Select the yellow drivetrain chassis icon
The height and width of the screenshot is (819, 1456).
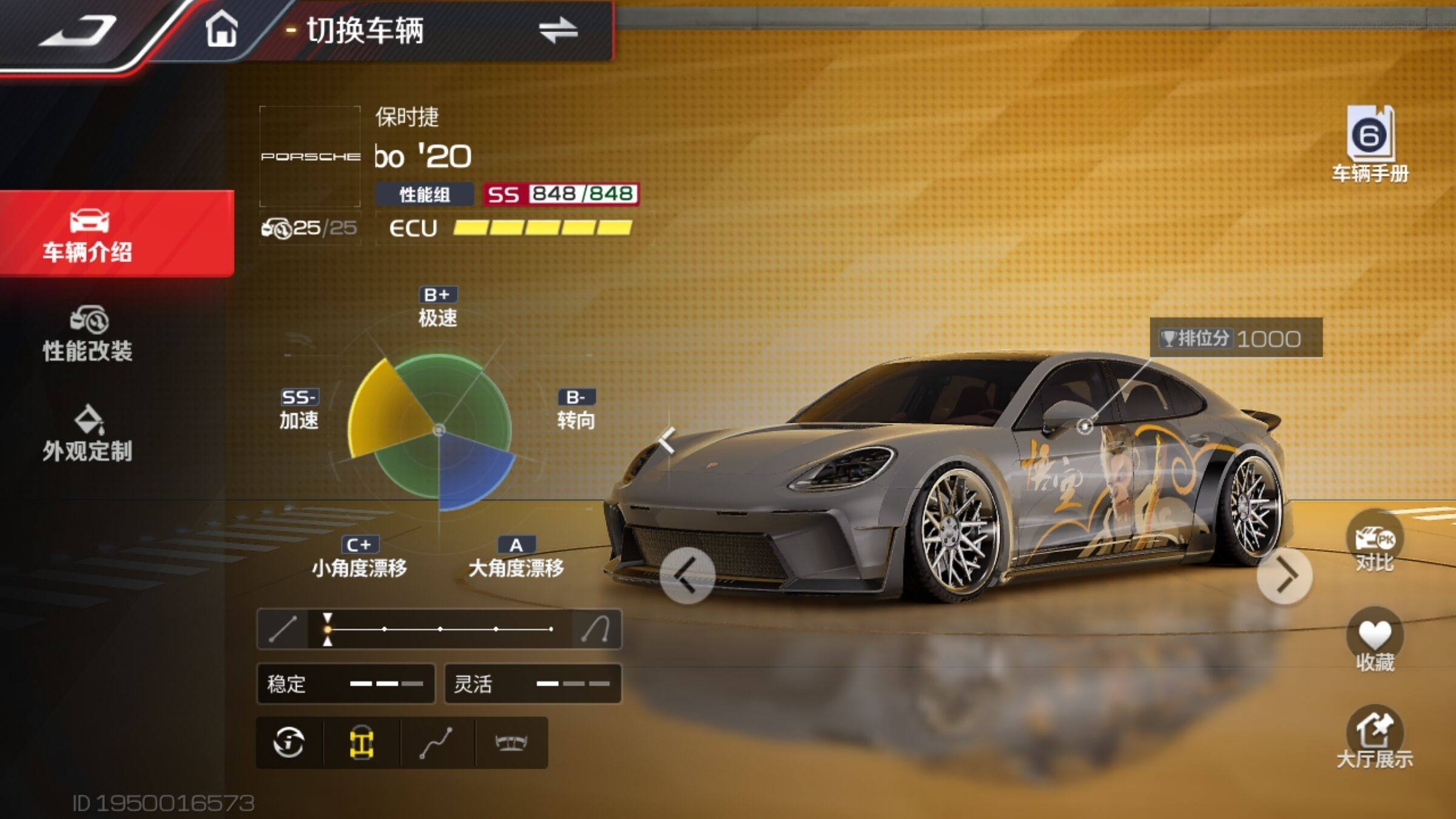362,743
